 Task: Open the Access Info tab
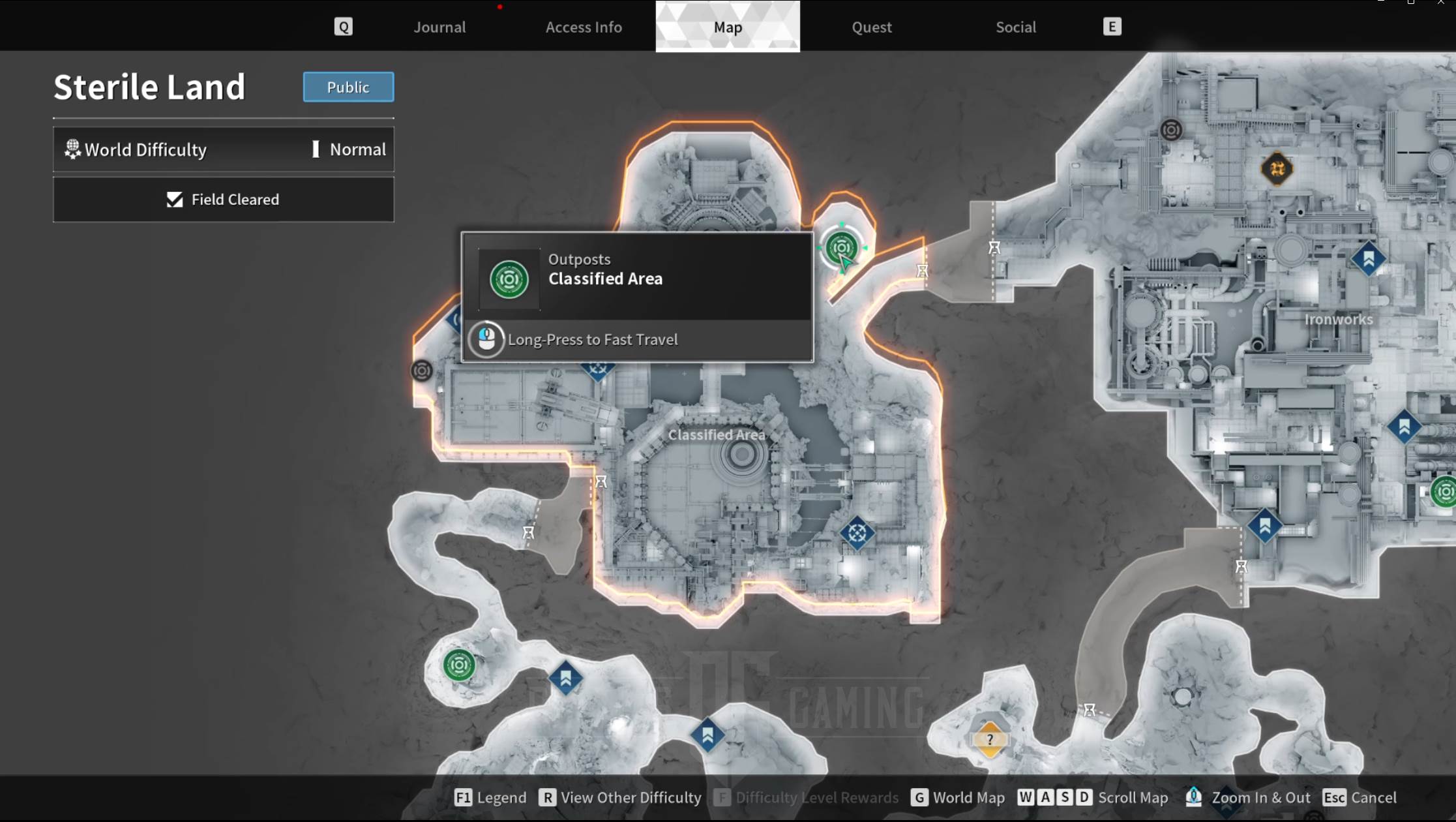[584, 27]
